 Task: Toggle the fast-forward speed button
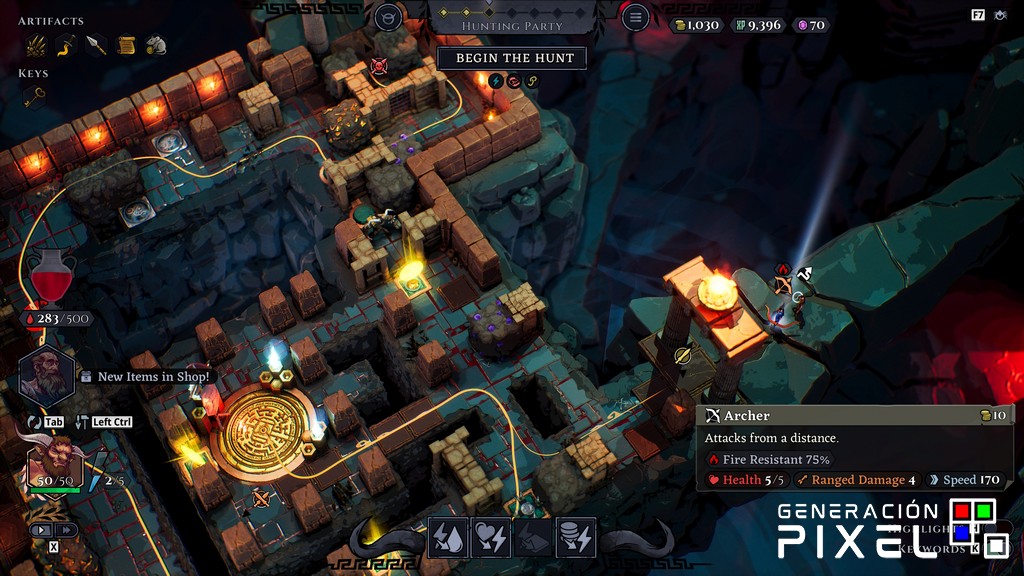[66, 530]
